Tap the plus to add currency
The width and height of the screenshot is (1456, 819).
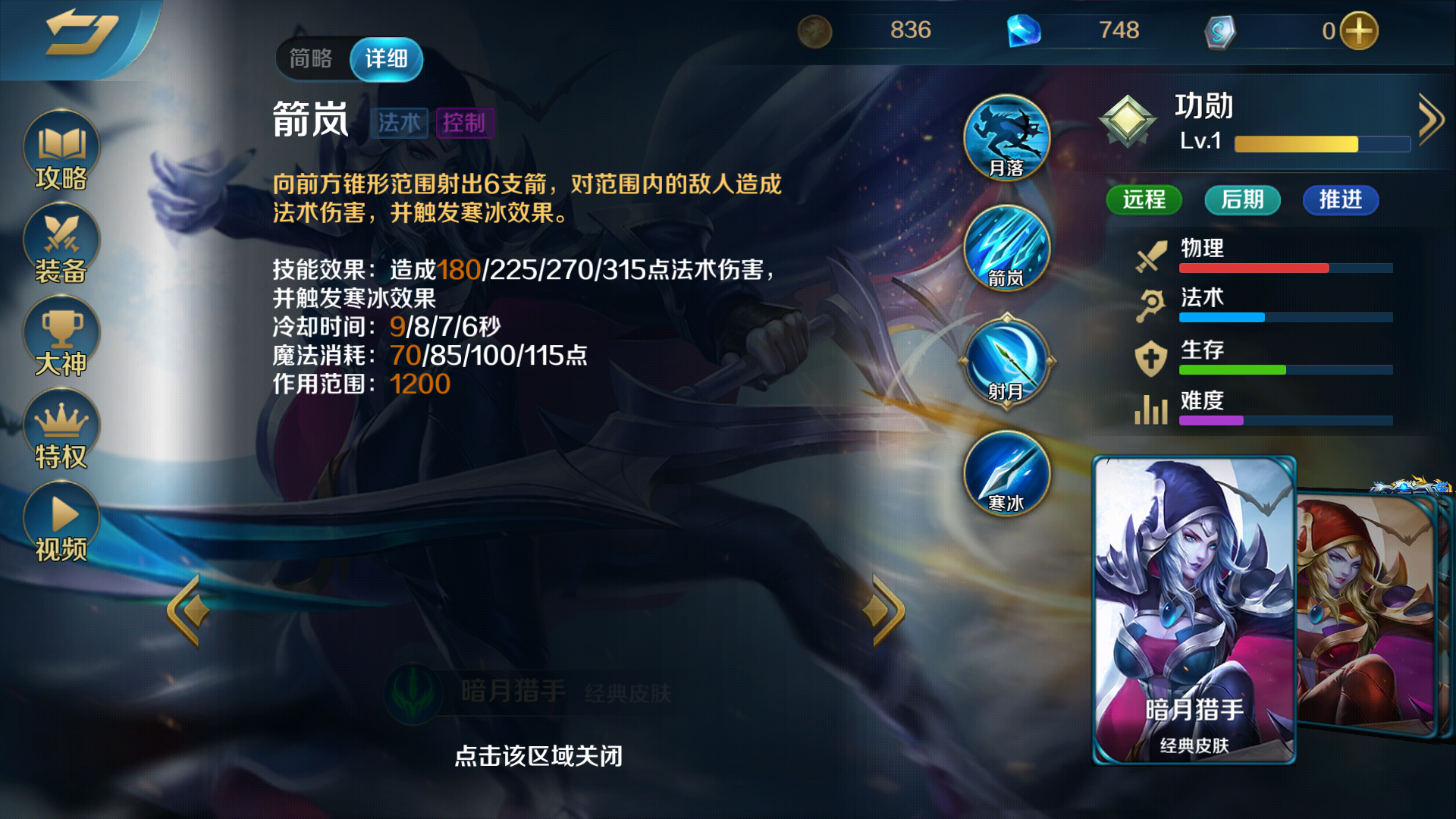[1361, 30]
